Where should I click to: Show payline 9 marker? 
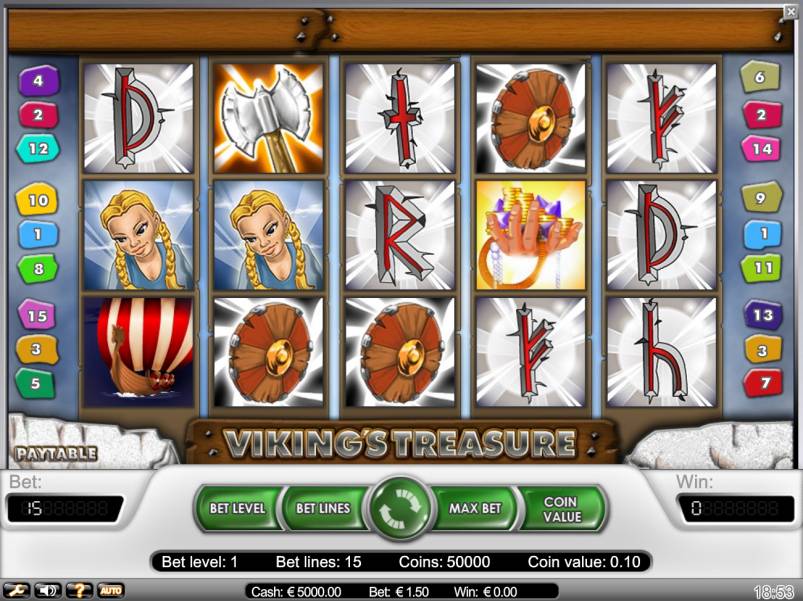pos(760,198)
